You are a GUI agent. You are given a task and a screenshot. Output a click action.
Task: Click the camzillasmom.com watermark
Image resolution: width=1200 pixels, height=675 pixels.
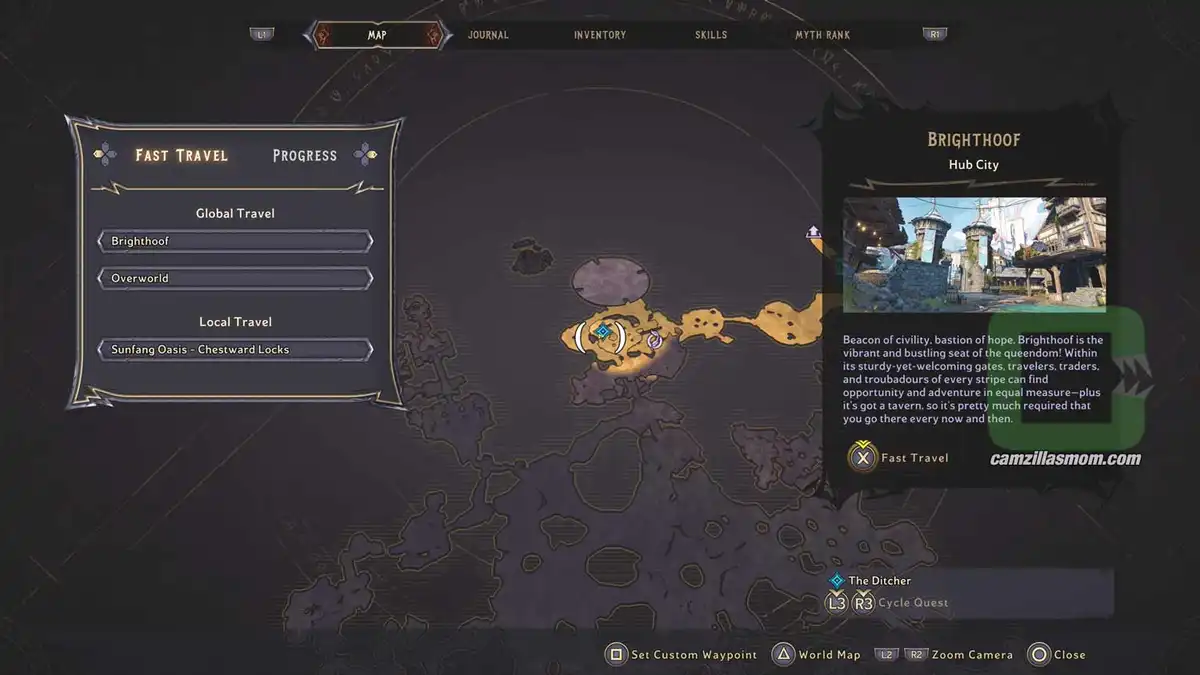point(1065,459)
